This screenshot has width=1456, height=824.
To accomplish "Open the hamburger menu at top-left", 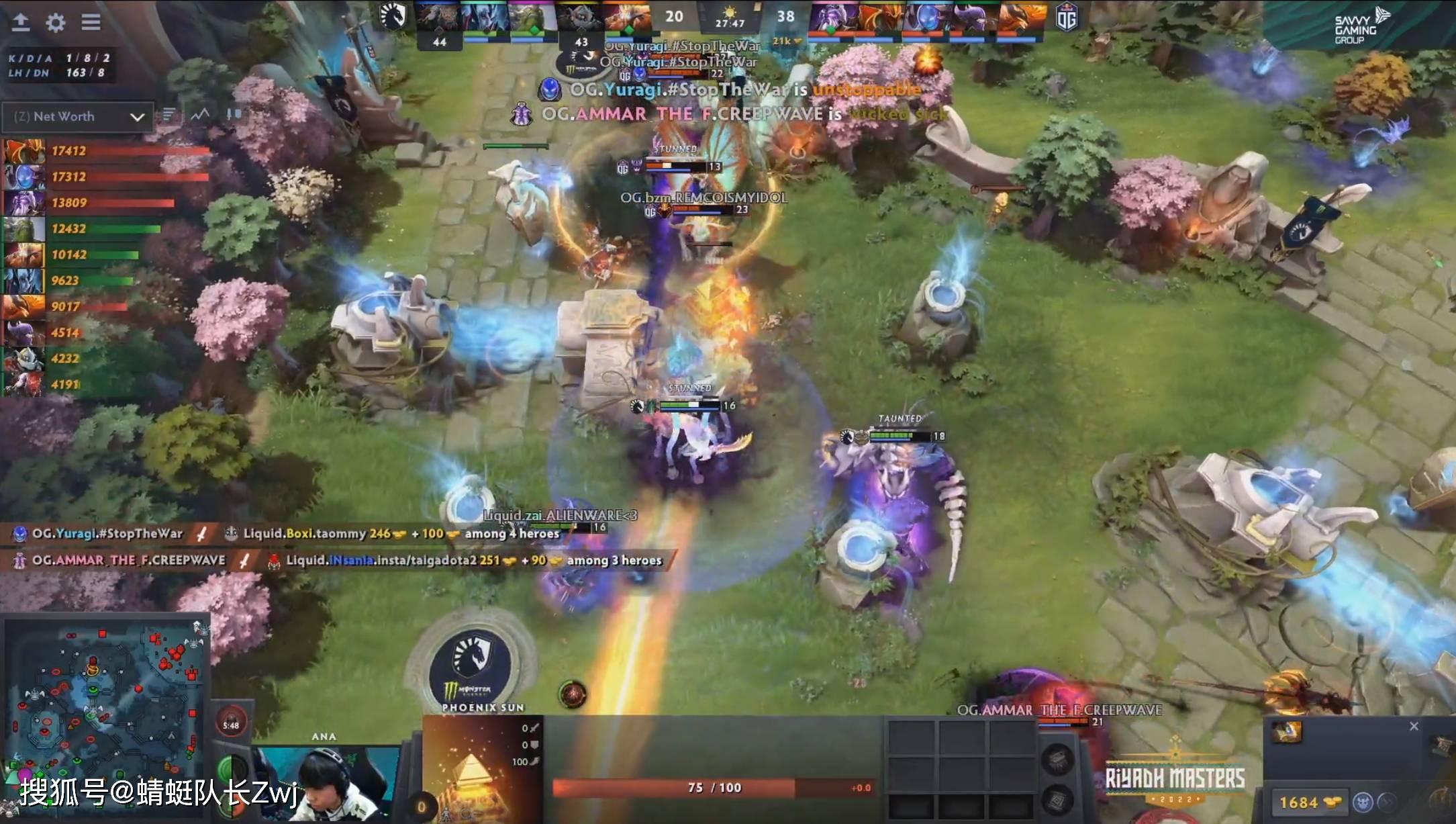I will (x=91, y=22).
